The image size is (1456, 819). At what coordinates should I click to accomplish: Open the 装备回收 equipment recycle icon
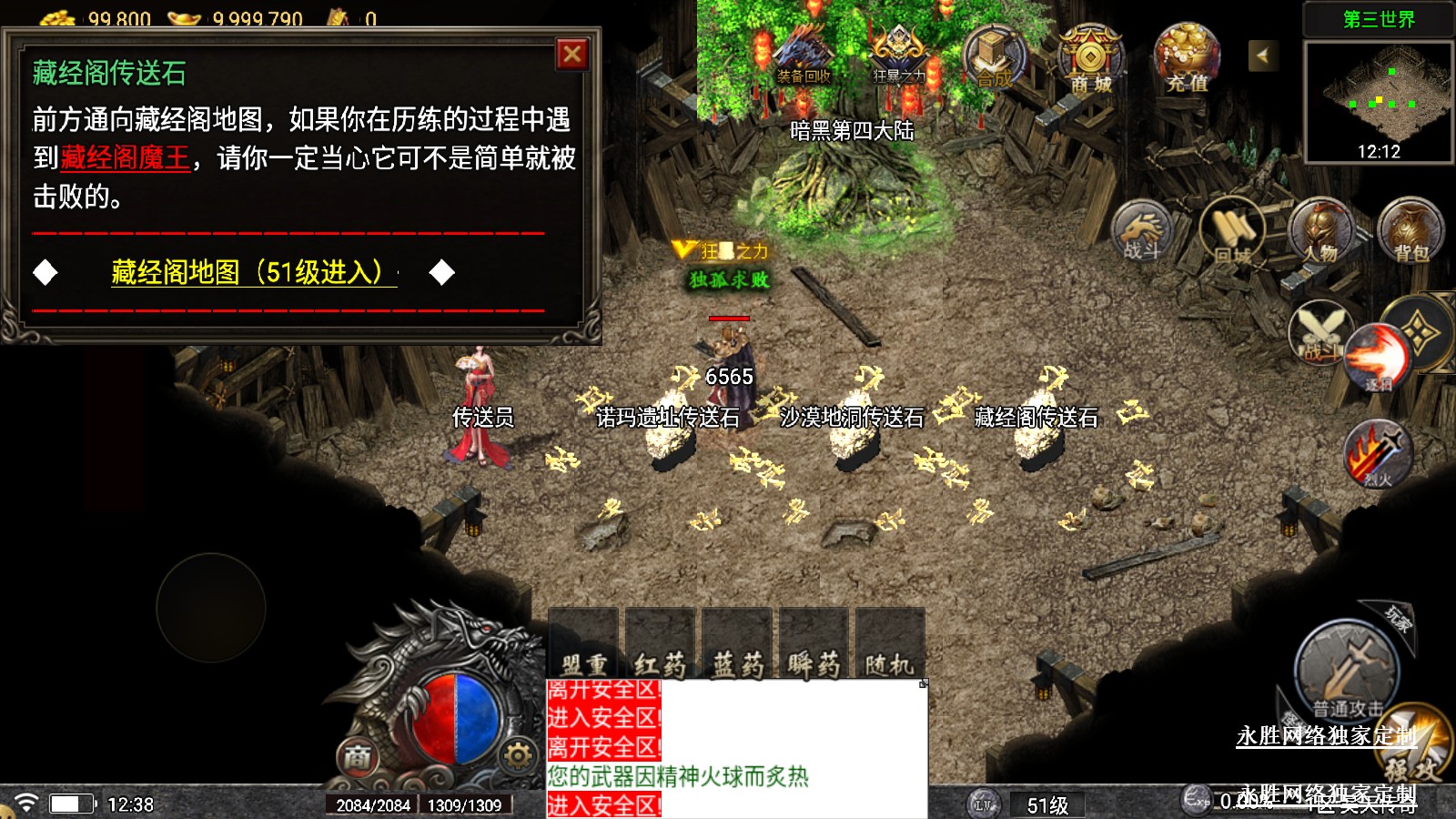[x=804, y=56]
